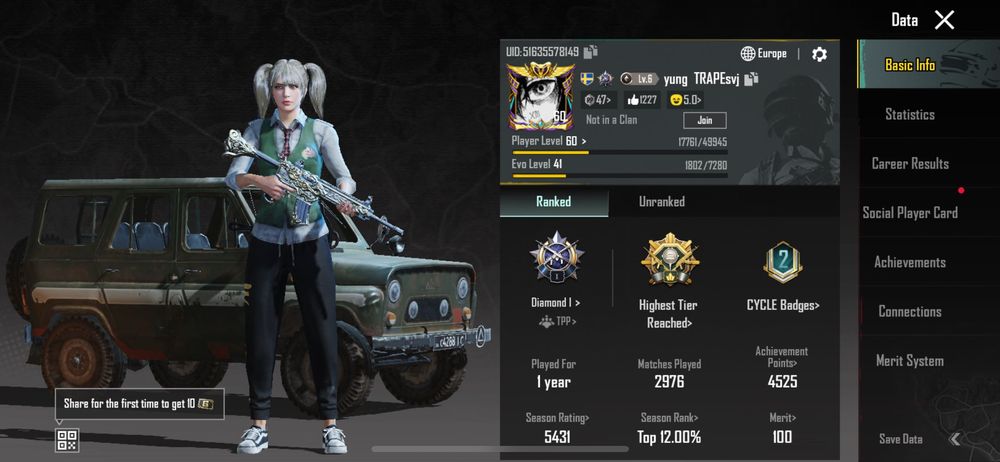This screenshot has height=462, width=1000.
Task: Switch to the Unranked tab
Action: click(662, 202)
